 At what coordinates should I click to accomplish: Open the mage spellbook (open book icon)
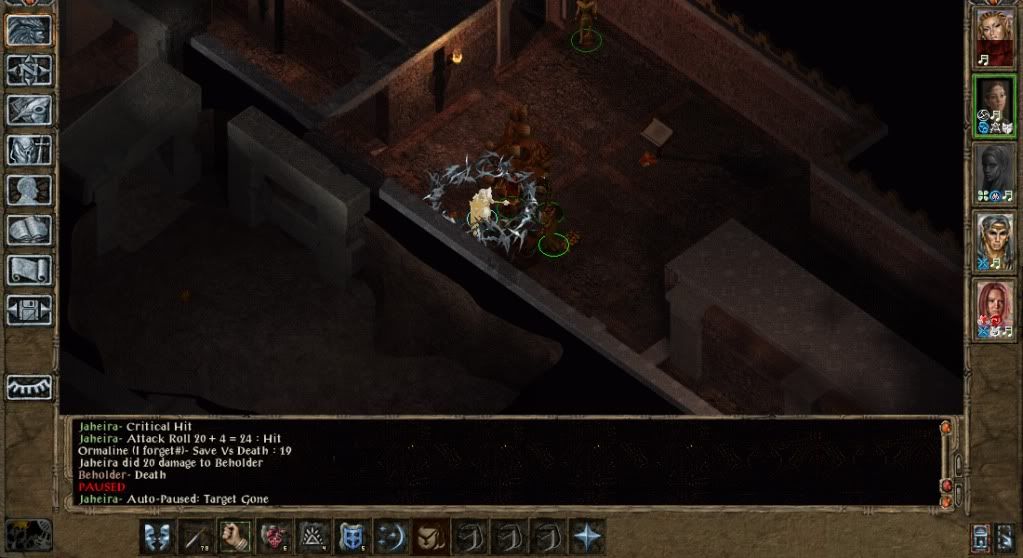coord(29,230)
